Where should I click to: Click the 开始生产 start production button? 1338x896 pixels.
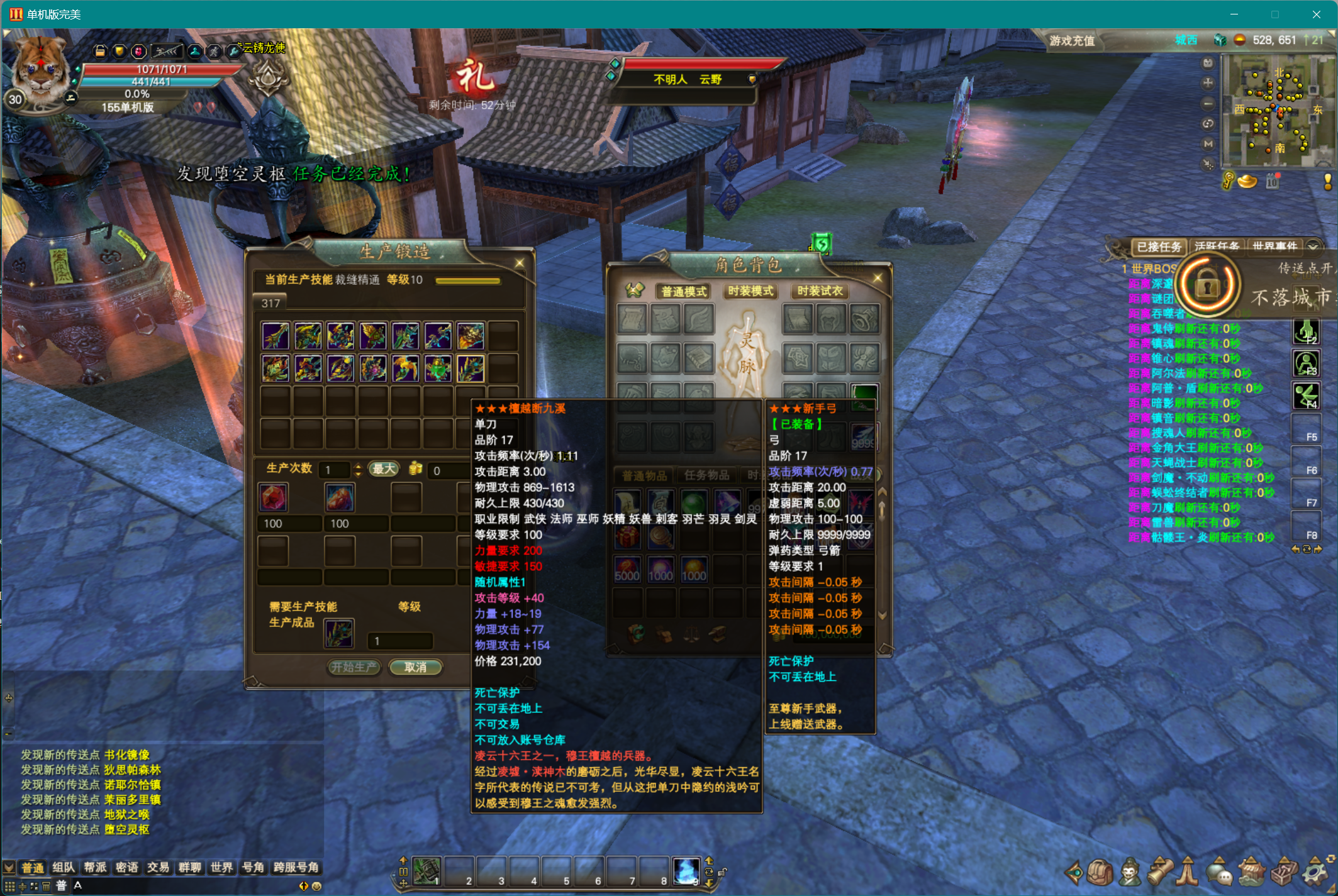[354, 667]
